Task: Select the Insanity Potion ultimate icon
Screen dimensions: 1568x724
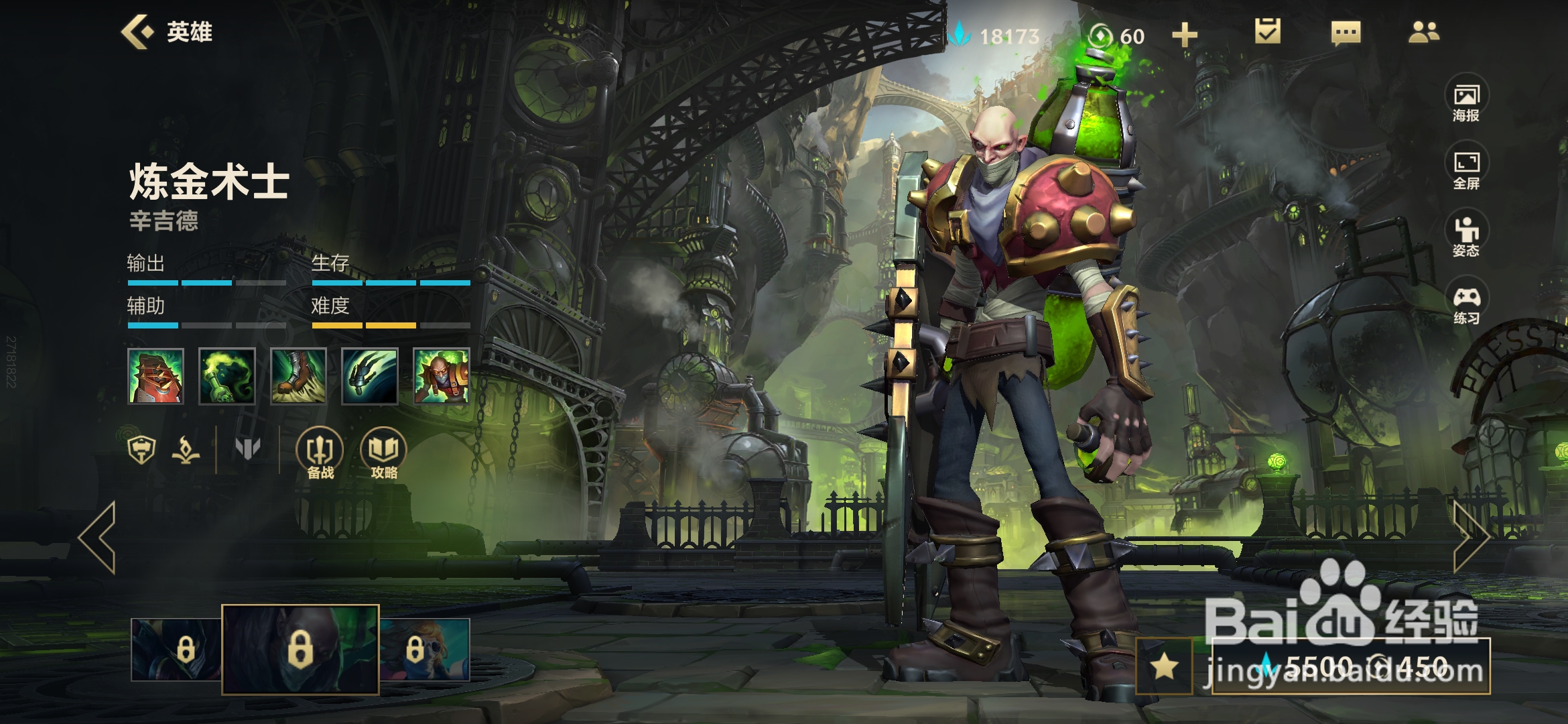Action: (441, 376)
